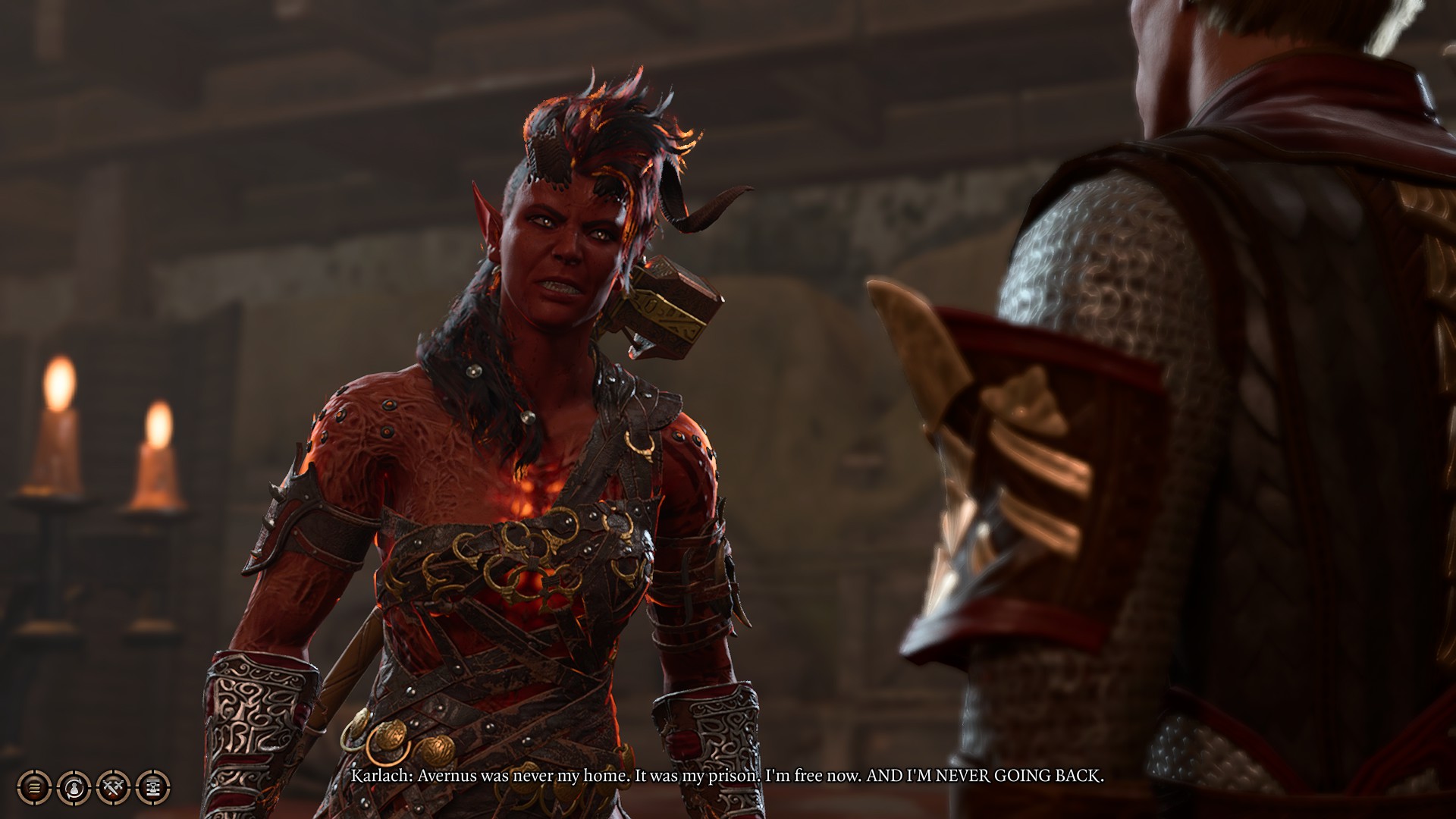Click the second circular button with rotating figure

[73, 789]
